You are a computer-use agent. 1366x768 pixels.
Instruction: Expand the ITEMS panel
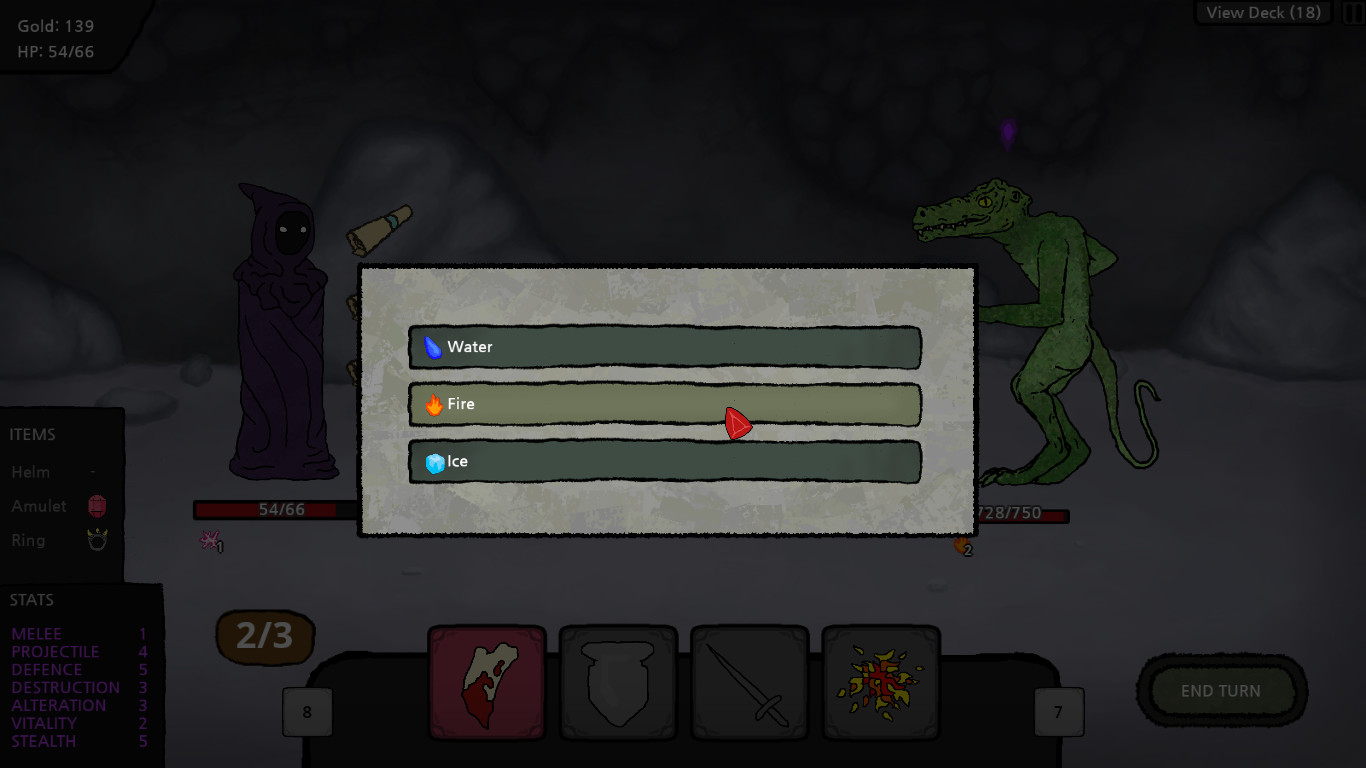pos(33,434)
